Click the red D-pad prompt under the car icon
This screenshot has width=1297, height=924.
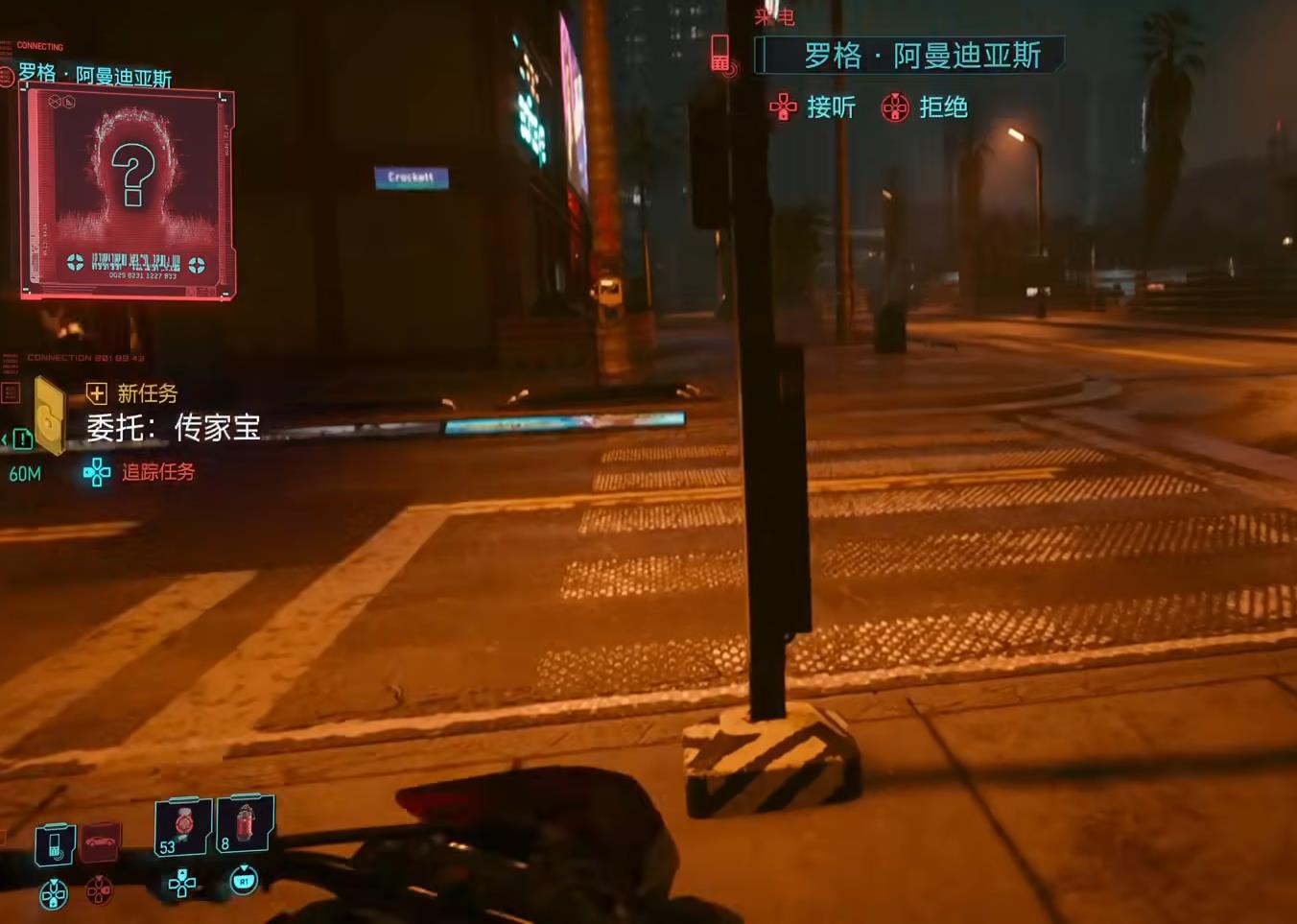pyautogui.click(x=100, y=890)
